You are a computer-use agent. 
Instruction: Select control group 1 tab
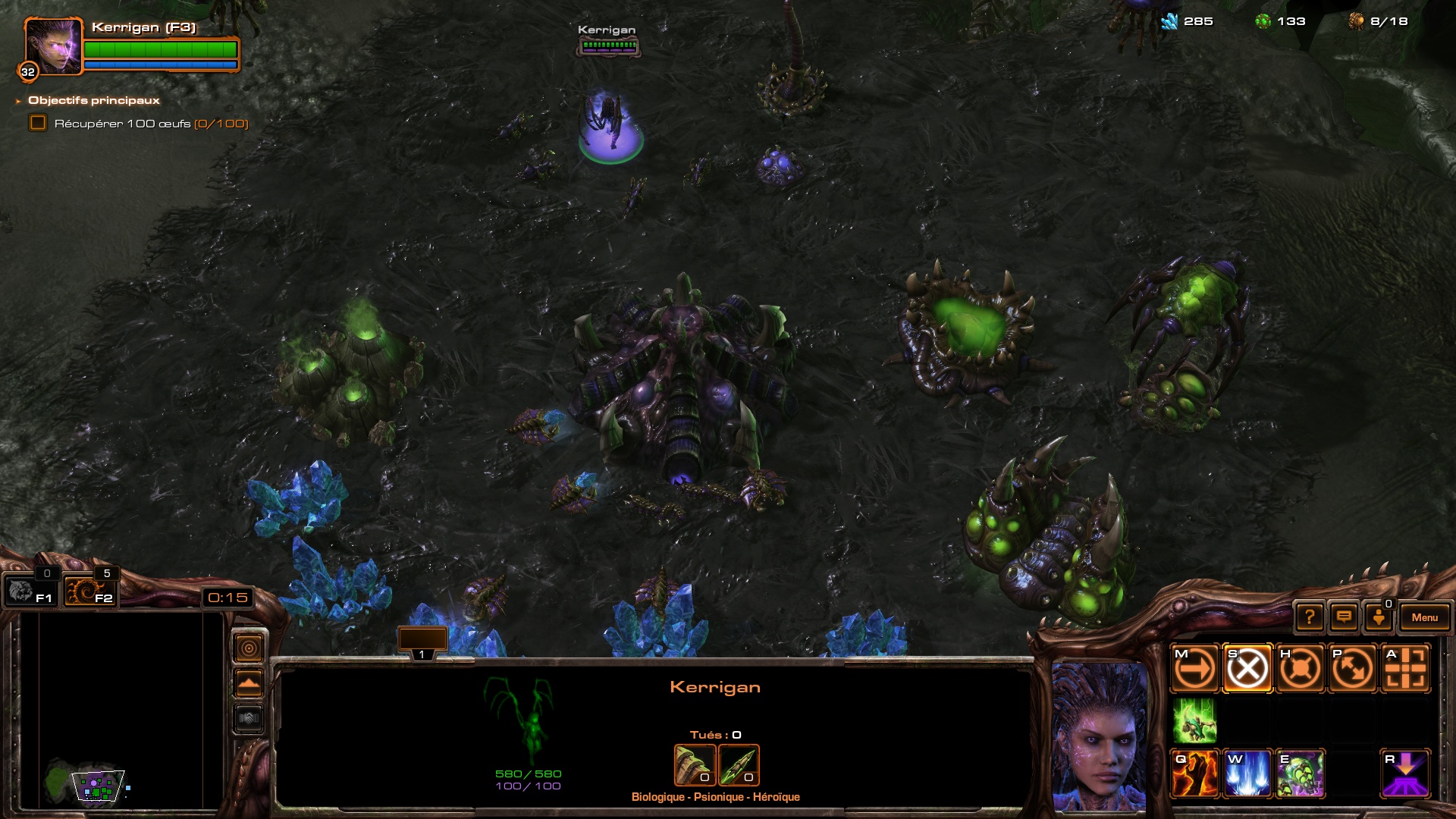(x=422, y=644)
